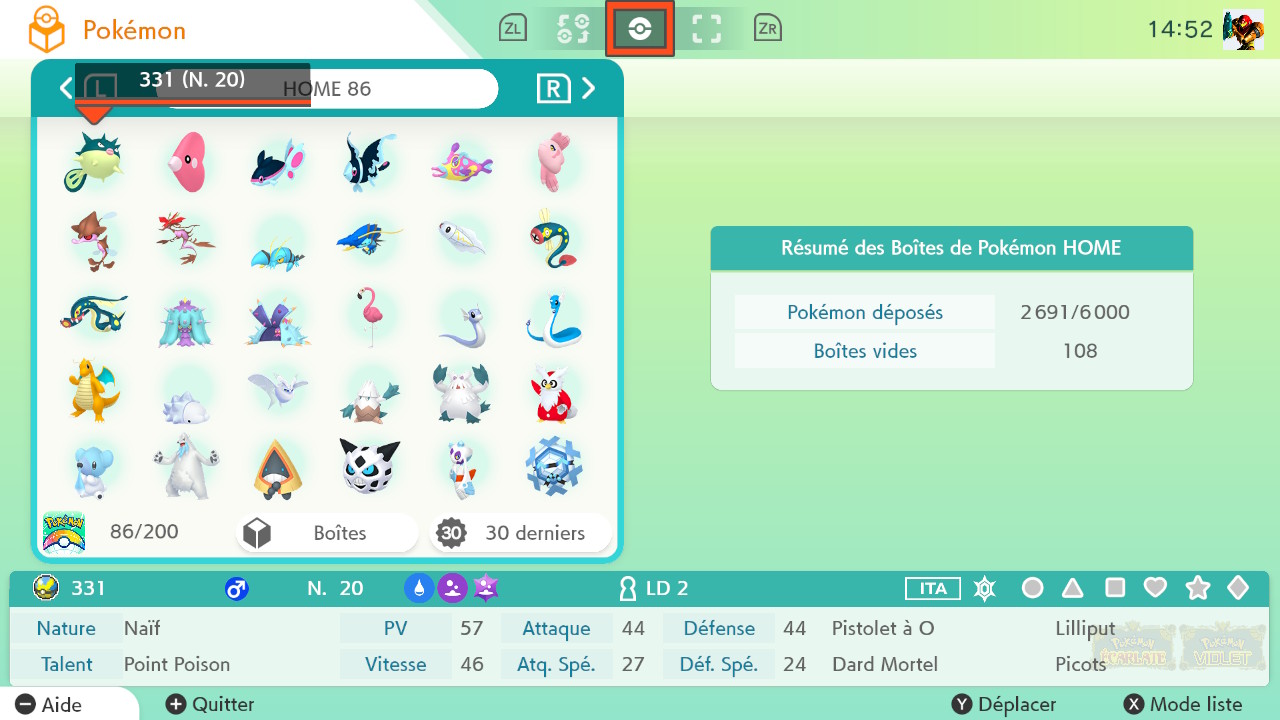The height and width of the screenshot is (720, 1280).
Task: Toggle the star marking
Action: 1197,588
